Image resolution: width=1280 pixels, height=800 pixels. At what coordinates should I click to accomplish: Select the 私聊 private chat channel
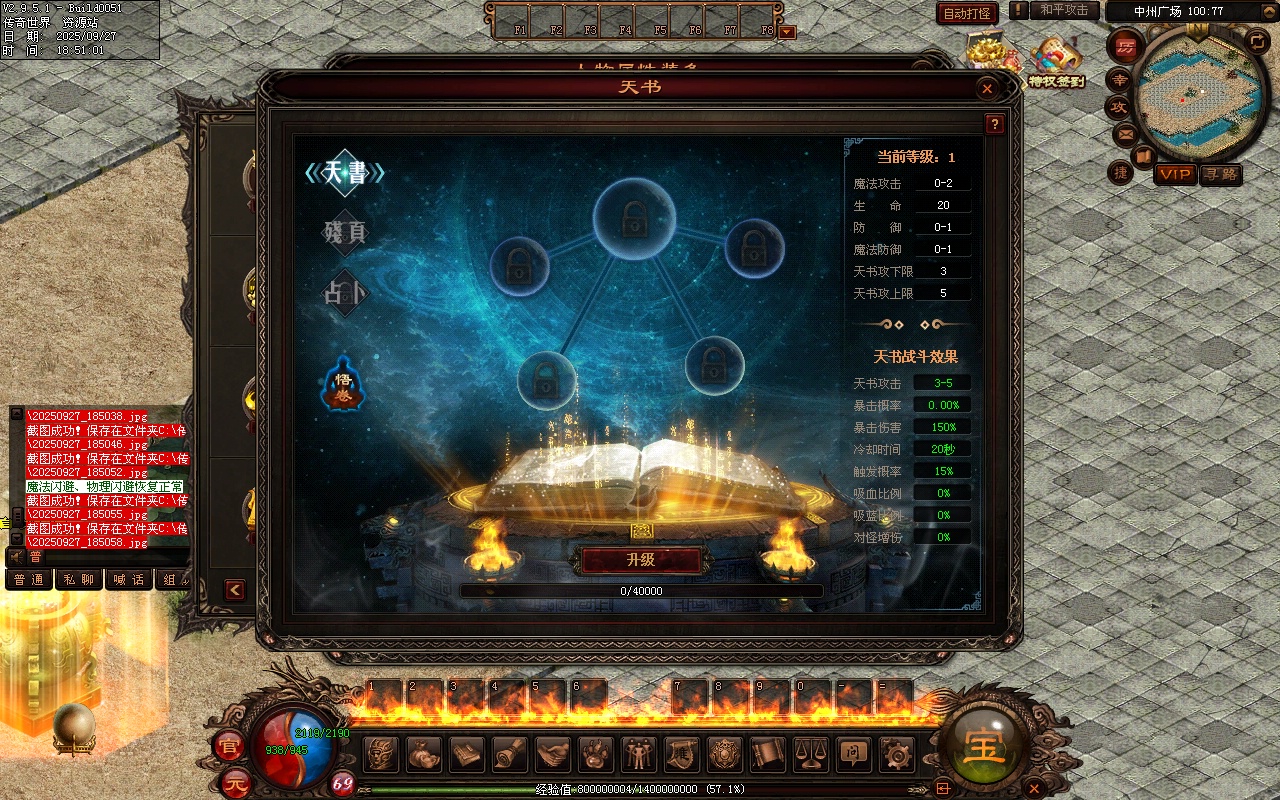(x=78, y=580)
